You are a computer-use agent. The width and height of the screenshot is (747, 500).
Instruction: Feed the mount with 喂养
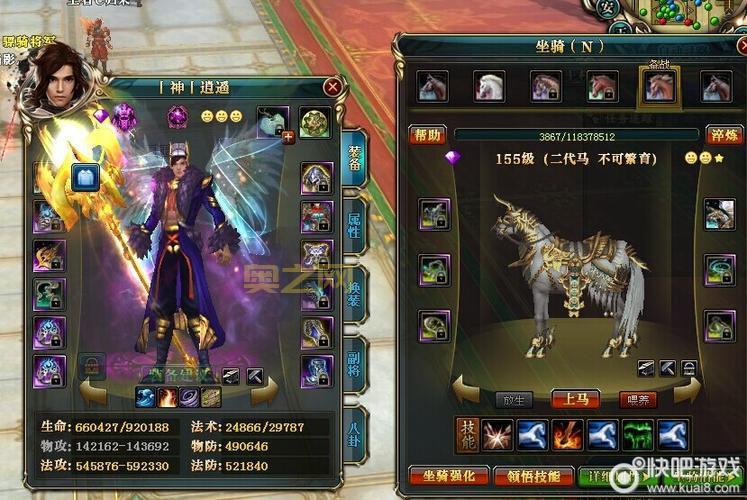(x=636, y=399)
